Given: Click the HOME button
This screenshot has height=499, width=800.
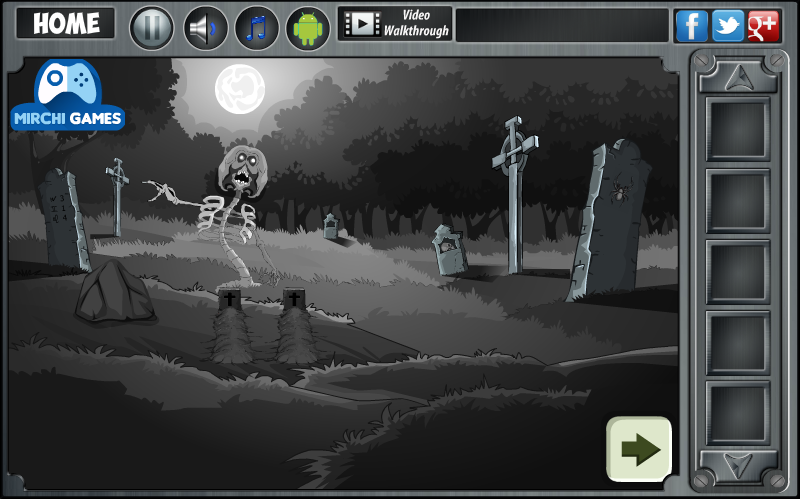Looking at the screenshot, I should [66, 24].
